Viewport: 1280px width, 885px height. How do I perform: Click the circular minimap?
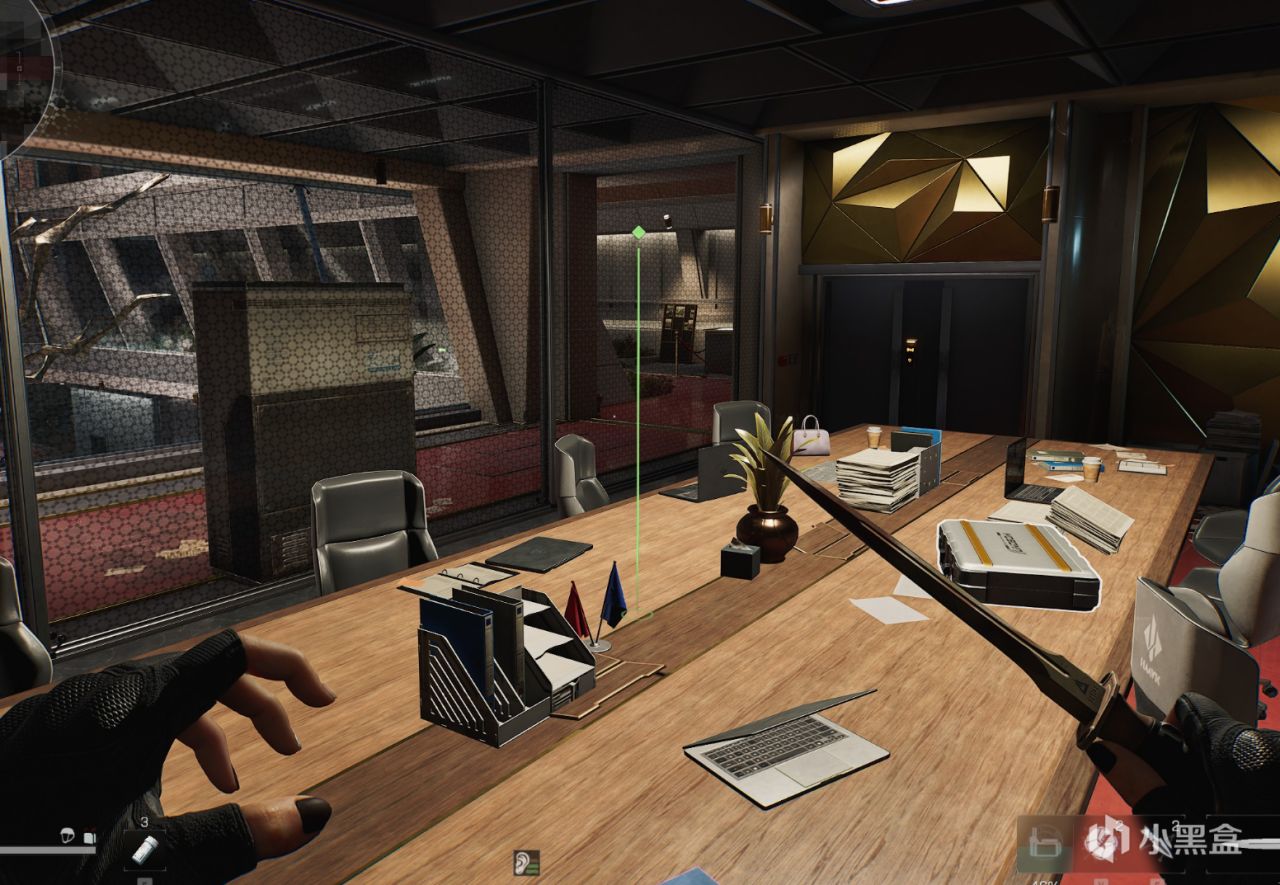(x=22, y=70)
